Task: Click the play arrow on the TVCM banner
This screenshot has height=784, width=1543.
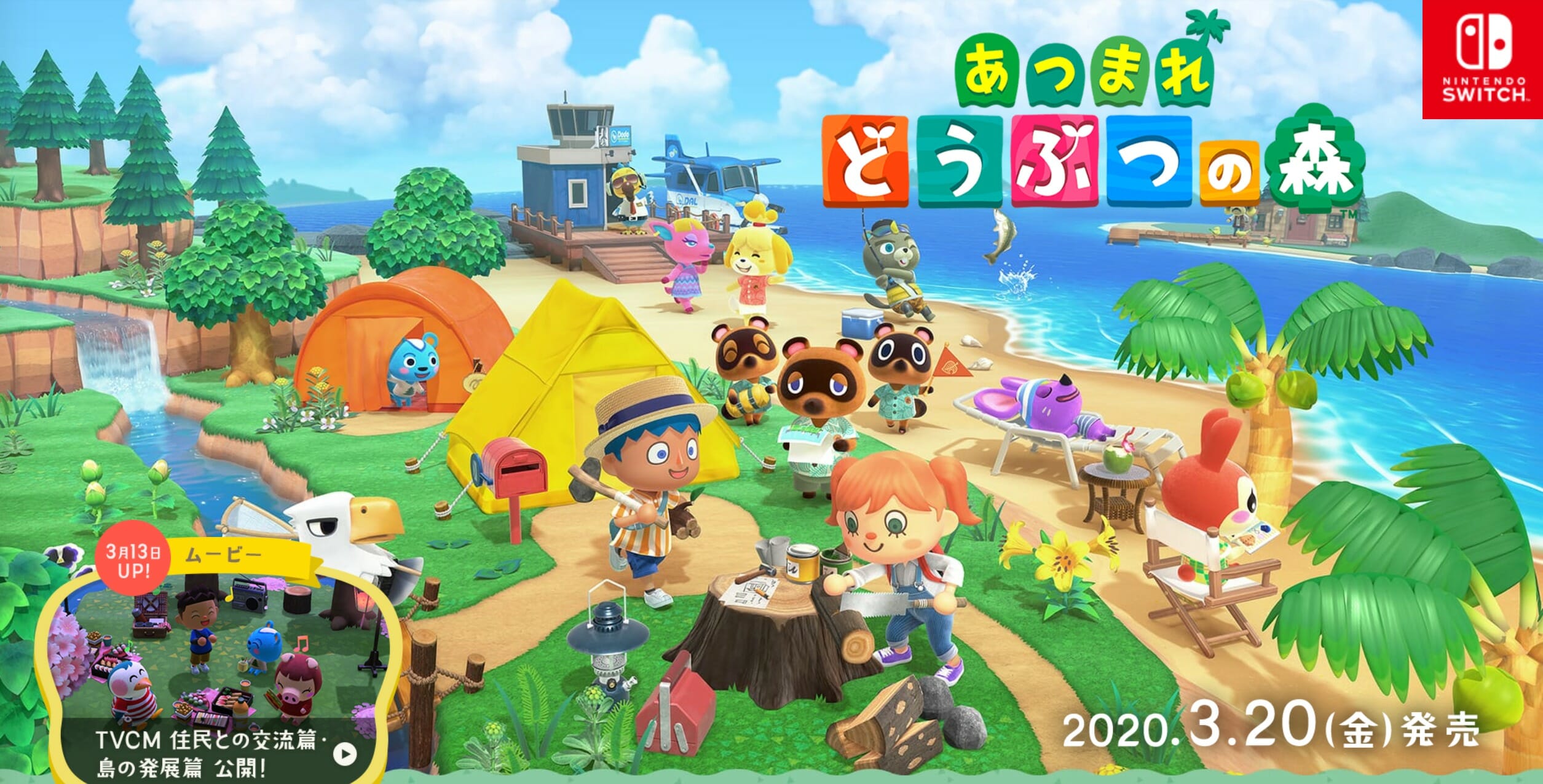Action: pyautogui.click(x=345, y=753)
